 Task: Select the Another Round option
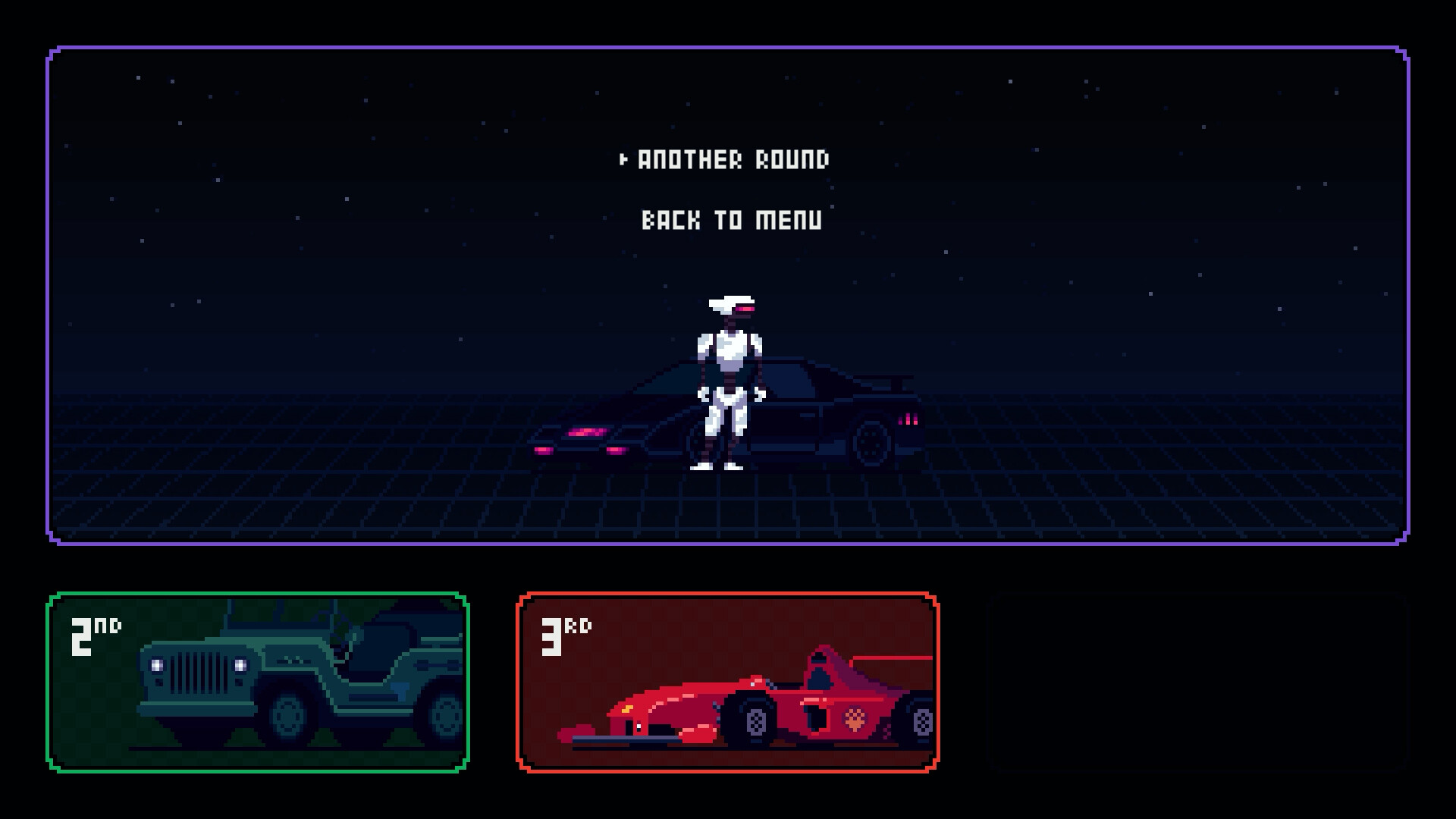click(733, 159)
